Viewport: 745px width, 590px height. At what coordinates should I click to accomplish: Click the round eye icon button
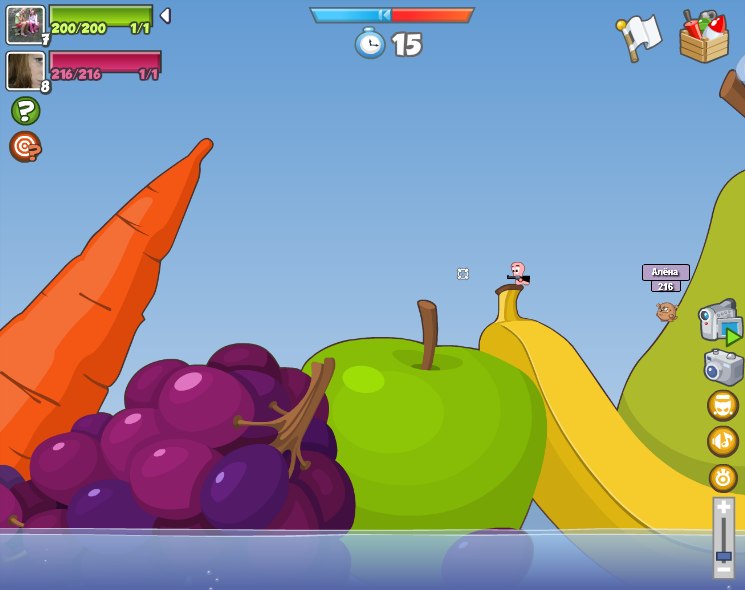pyautogui.click(x=722, y=477)
